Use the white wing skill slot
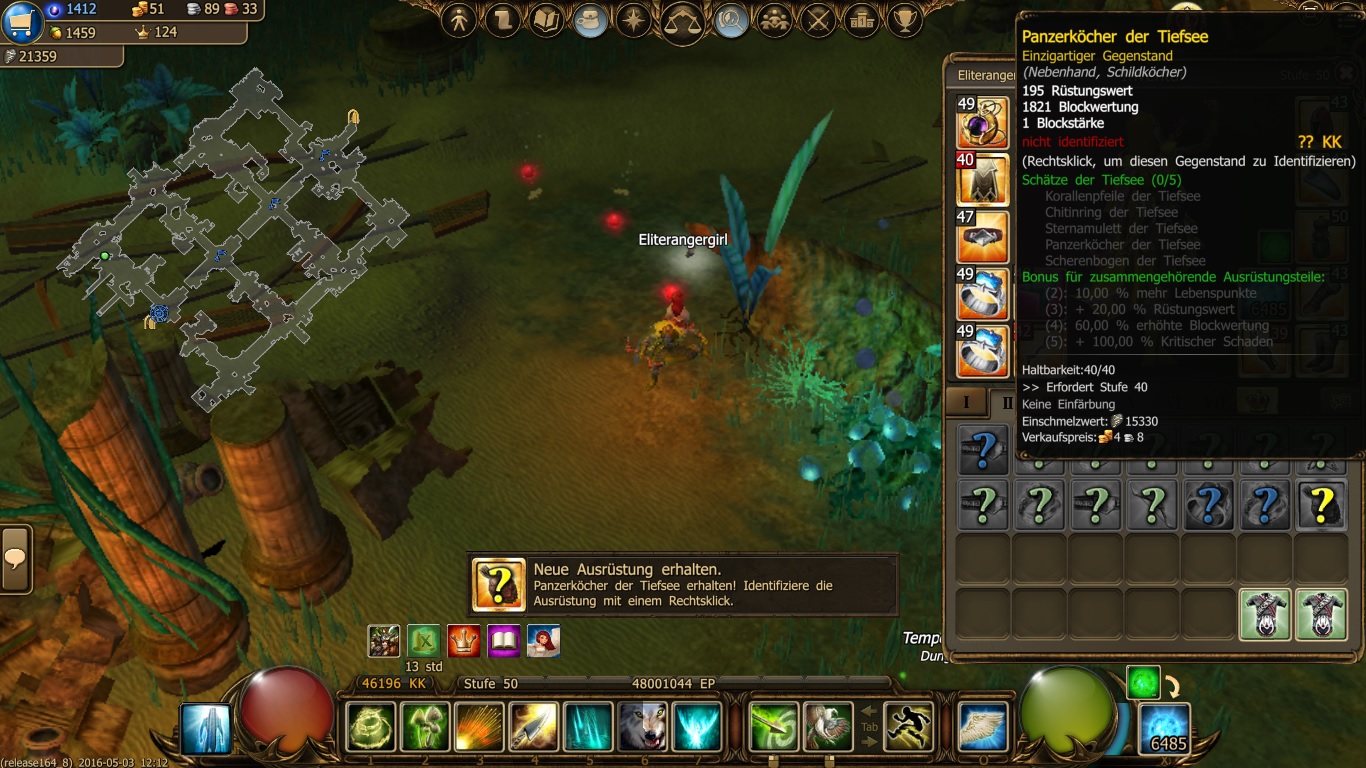This screenshot has height=768, width=1366. pyautogui.click(x=982, y=727)
